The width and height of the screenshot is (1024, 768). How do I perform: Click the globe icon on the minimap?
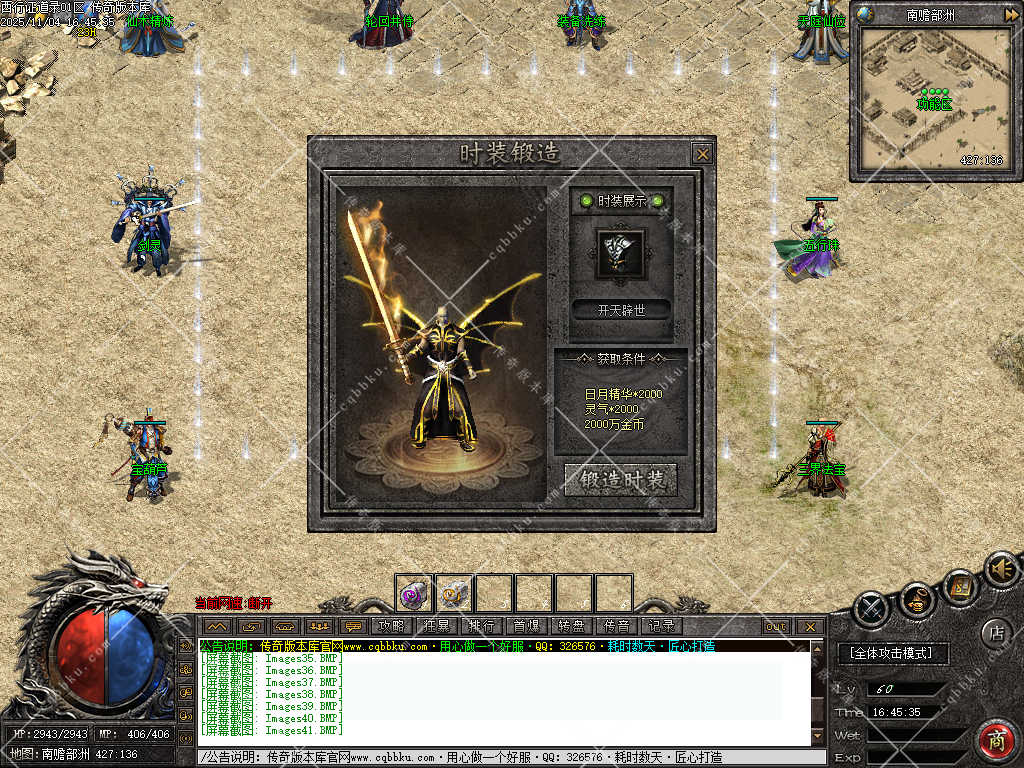[866, 15]
